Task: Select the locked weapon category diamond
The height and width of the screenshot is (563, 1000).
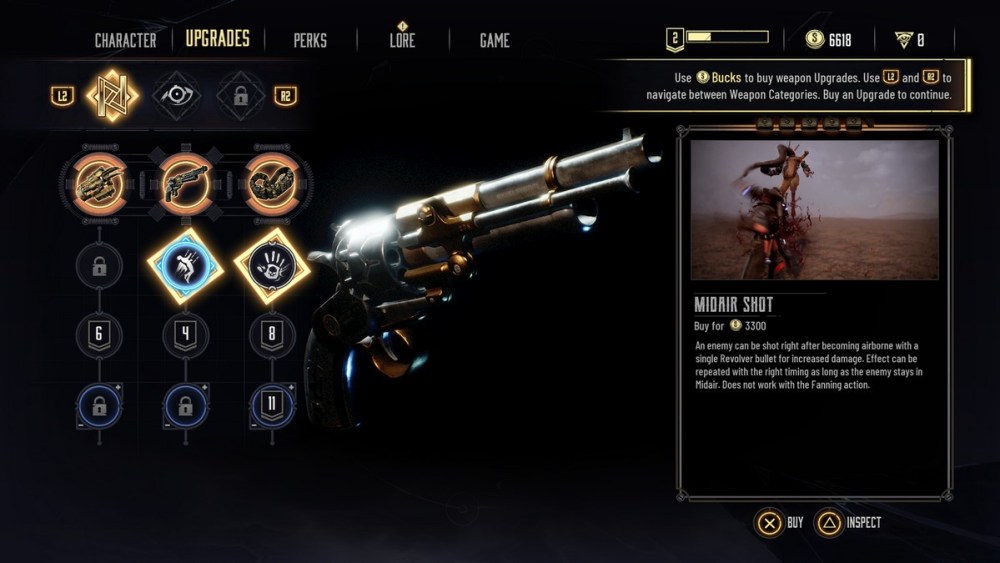Action: point(241,96)
